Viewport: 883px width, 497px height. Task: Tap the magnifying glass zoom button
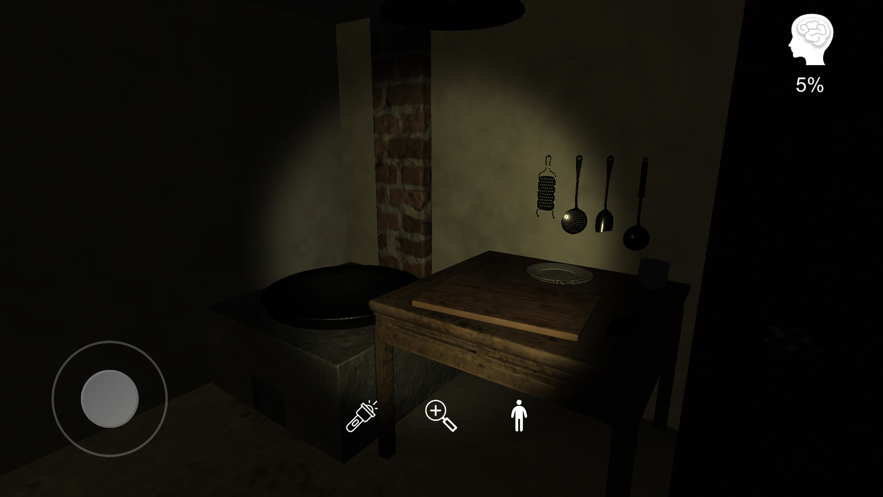coord(440,415)
